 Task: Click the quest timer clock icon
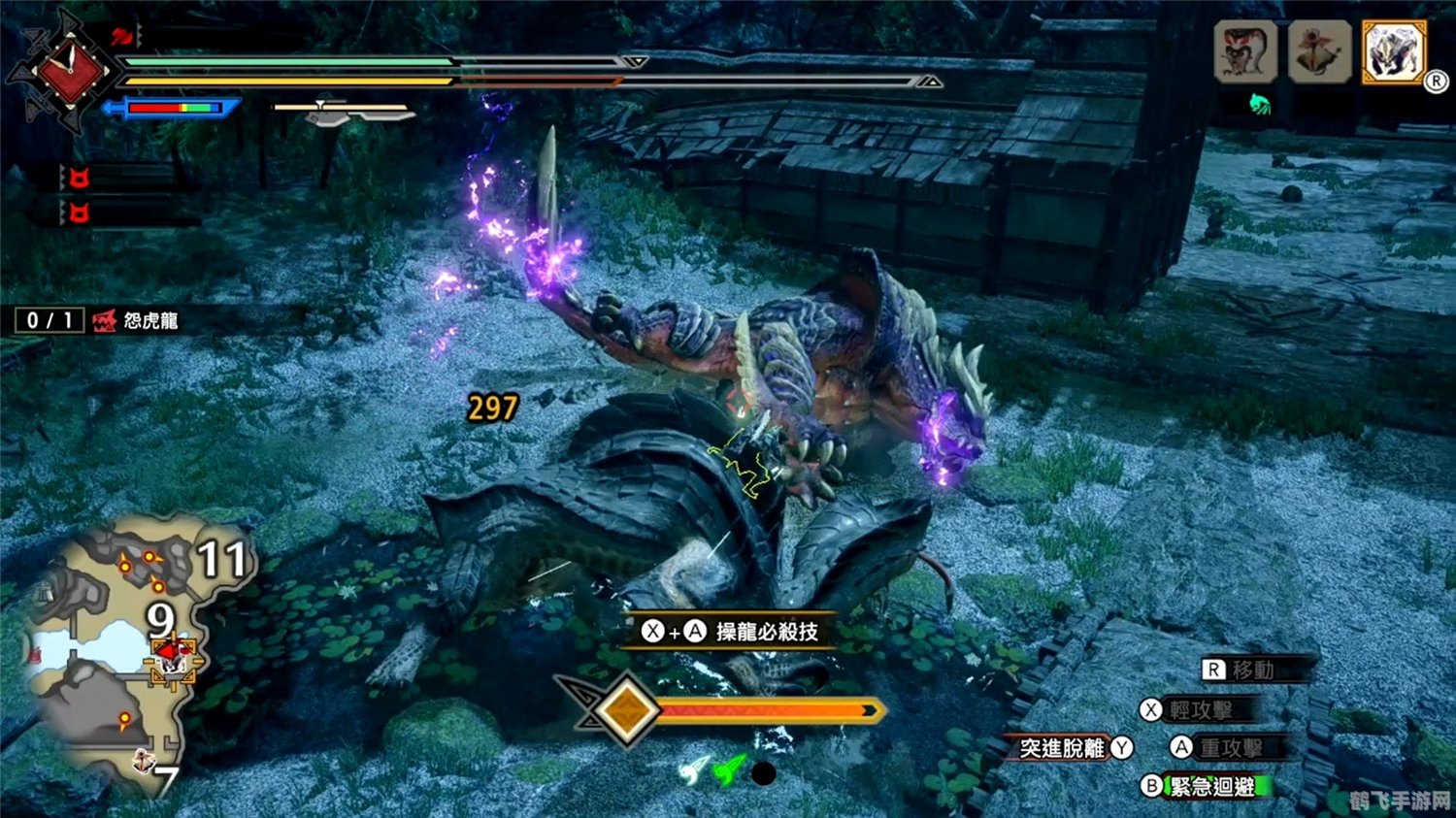tap(68, 70)
